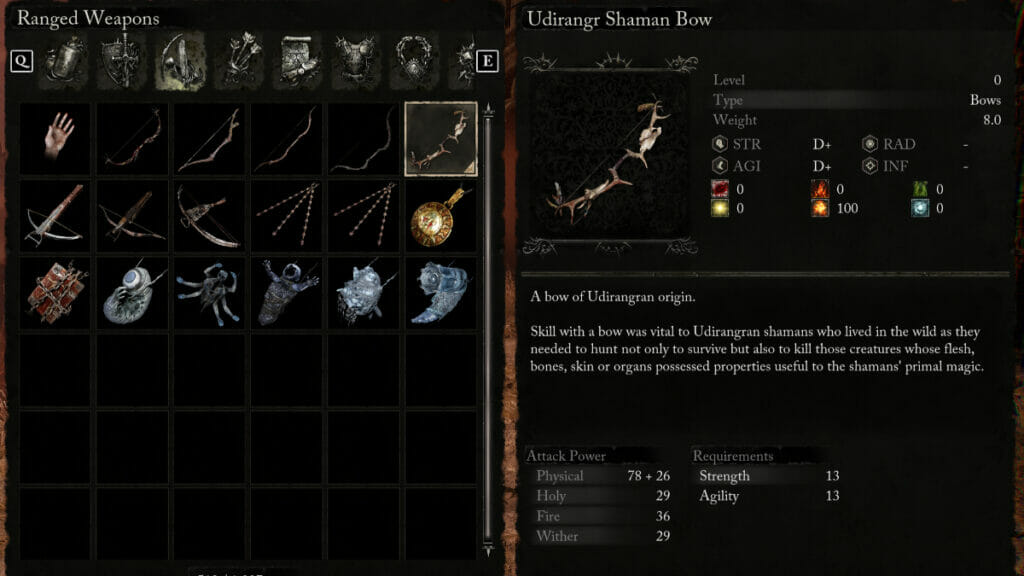Image resolution: width=1024 pixels, height=576 pixels.
Task: Pick the chained red book item
Action: [55, 293]
